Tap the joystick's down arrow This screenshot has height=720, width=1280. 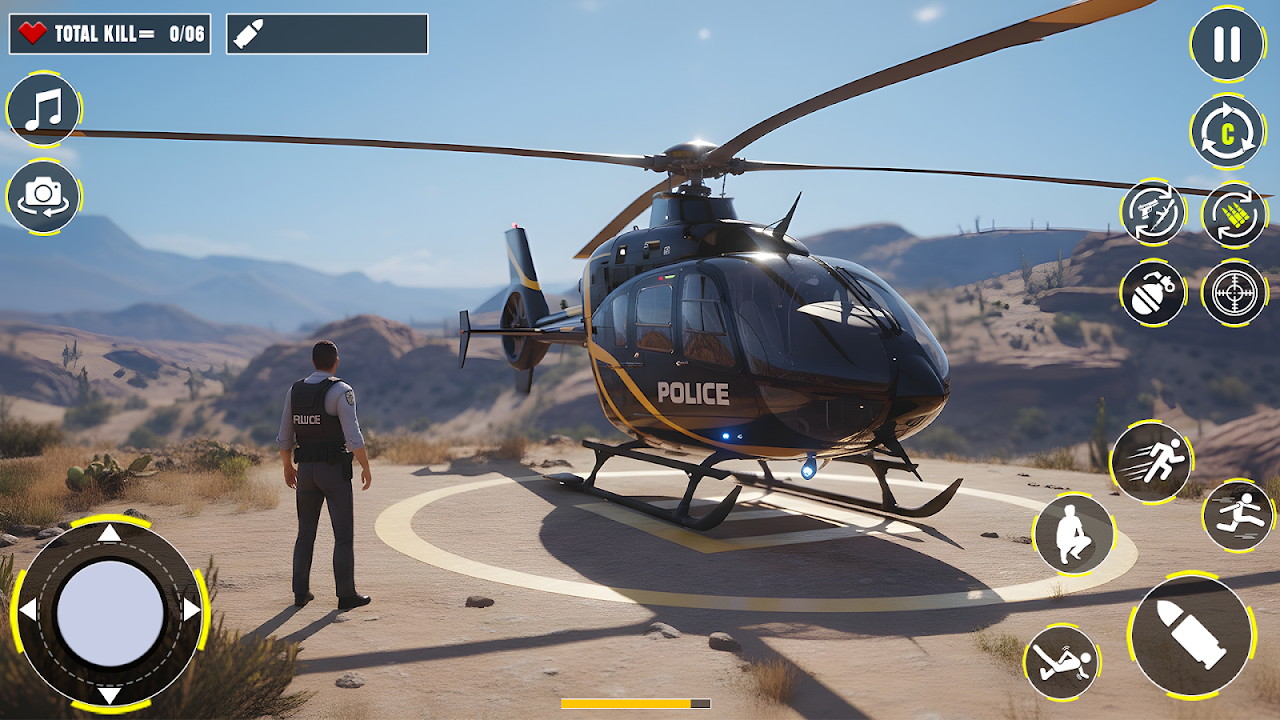click(109, 694)
